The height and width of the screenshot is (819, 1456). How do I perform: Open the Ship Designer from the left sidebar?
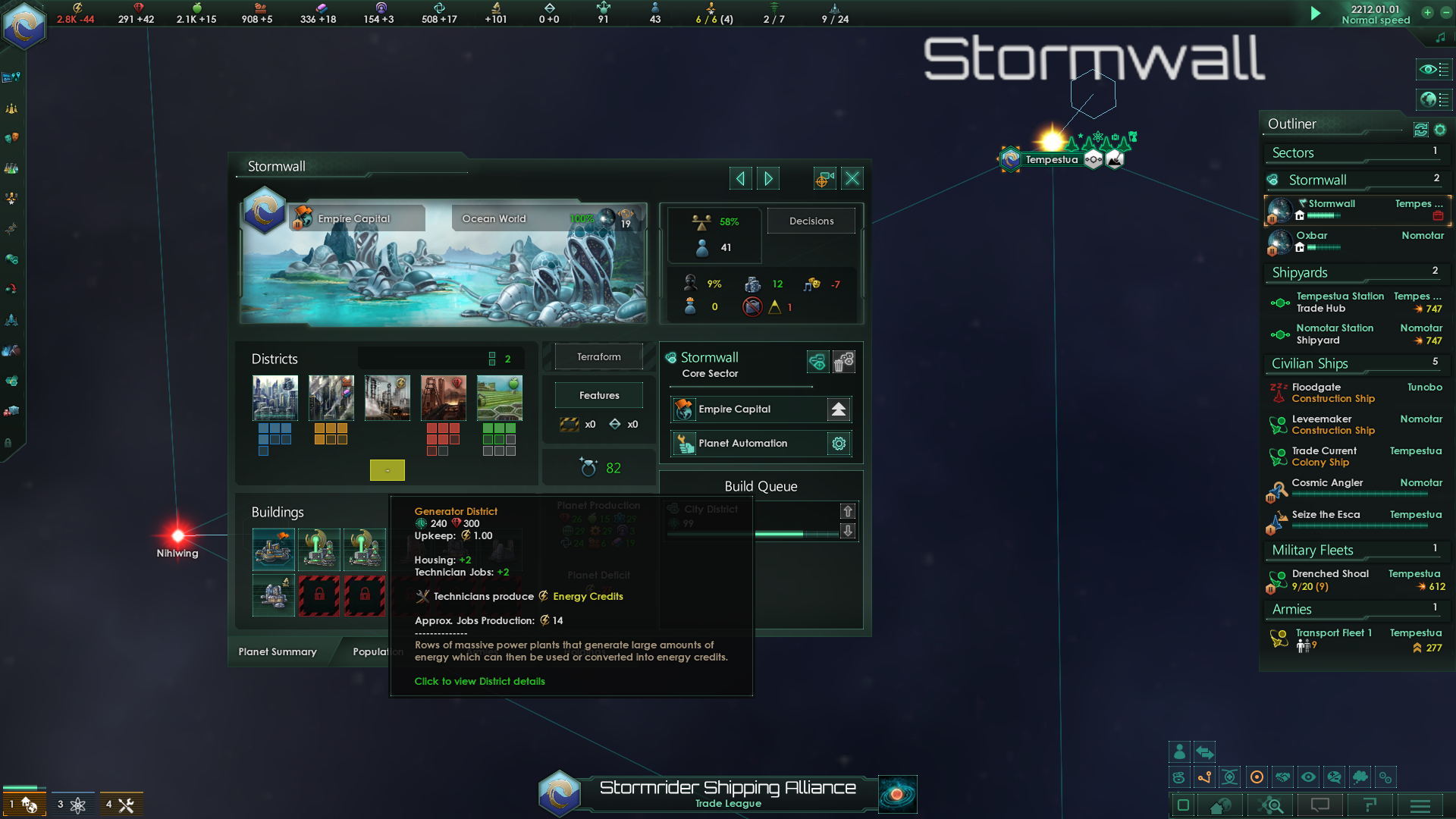(11, 320)
